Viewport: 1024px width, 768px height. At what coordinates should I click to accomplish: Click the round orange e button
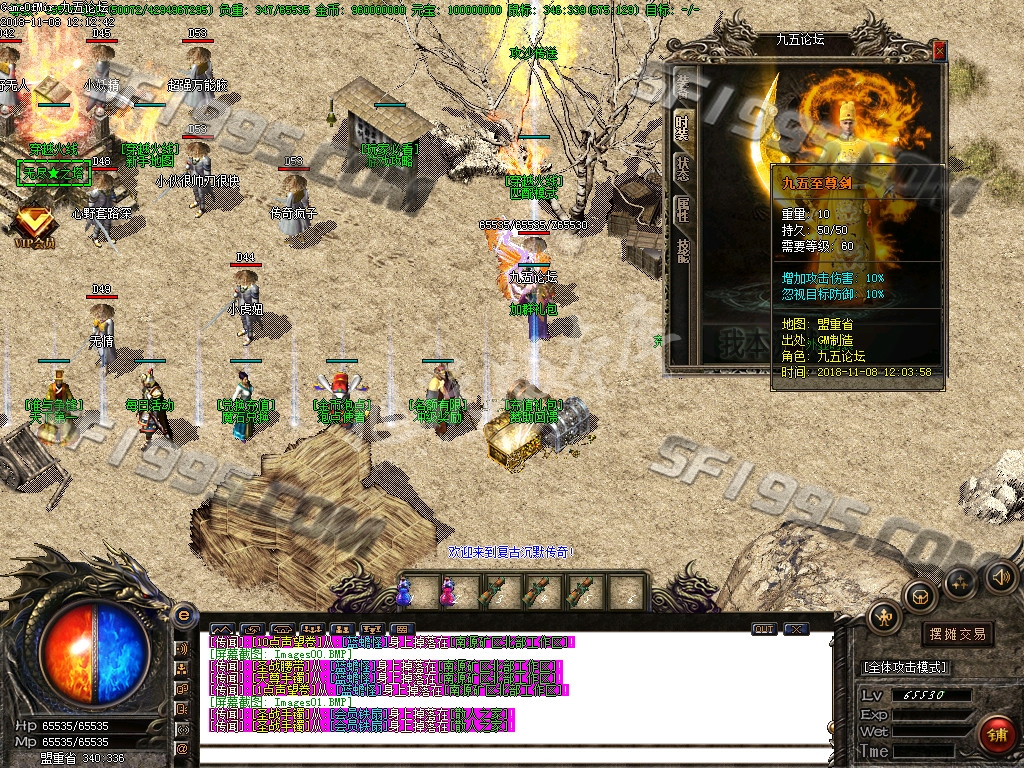(183, 614)
